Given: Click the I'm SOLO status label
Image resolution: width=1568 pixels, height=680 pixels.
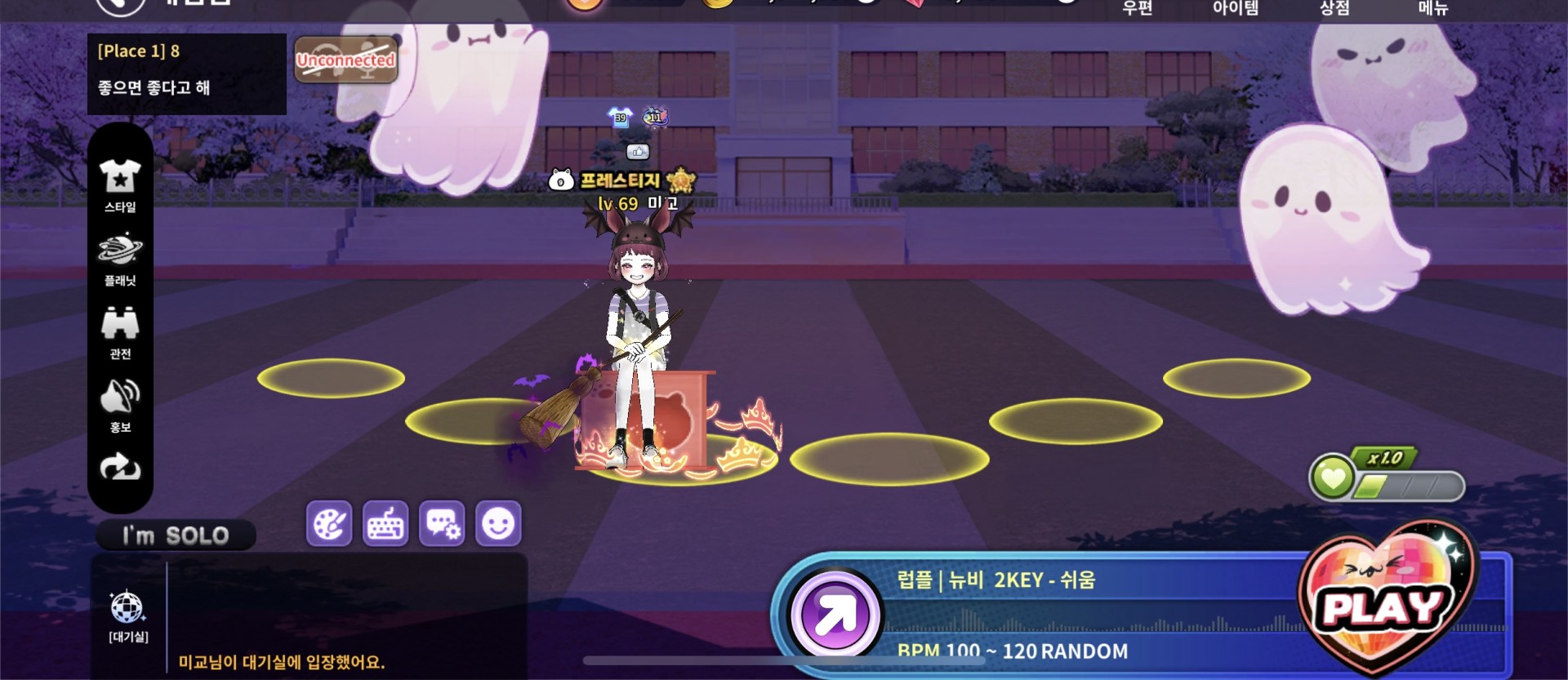Looking at the screenshot, I should pos(176,536).
